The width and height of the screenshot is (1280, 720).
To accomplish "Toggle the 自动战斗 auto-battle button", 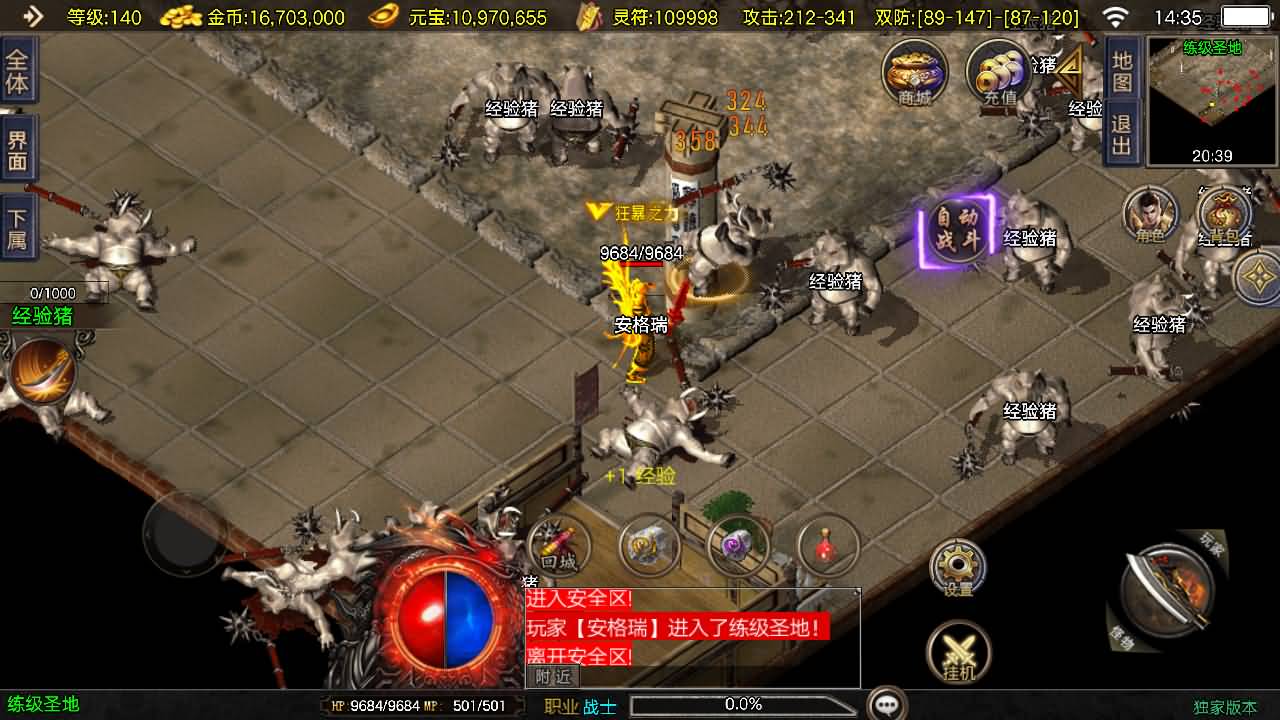I will (956, 229).
